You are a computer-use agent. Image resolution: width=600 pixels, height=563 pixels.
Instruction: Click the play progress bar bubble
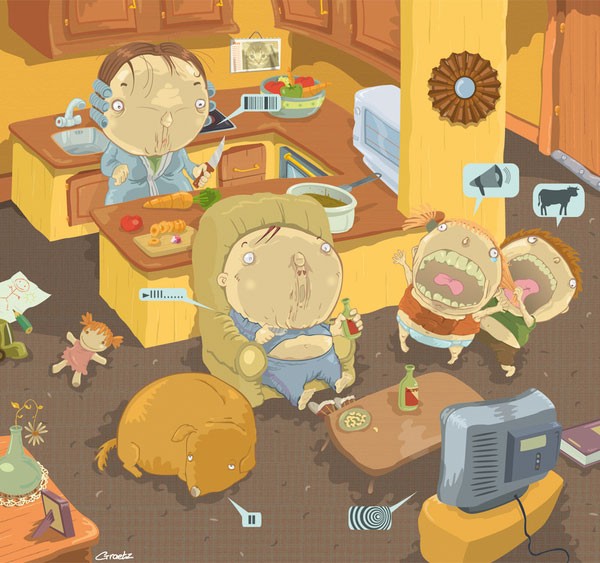(x=164, y=295)
